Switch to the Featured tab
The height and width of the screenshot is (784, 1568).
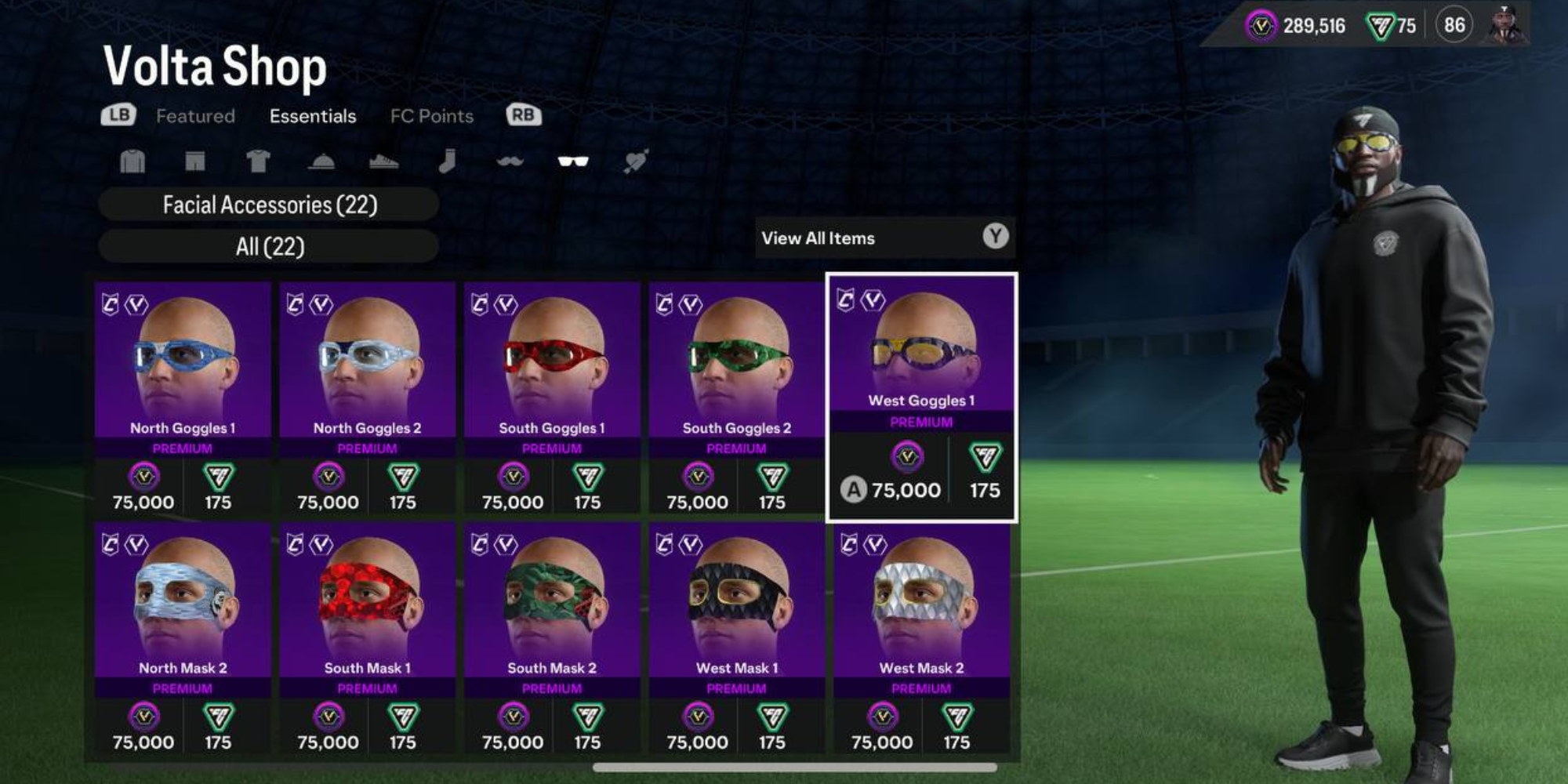coord(196,115)
